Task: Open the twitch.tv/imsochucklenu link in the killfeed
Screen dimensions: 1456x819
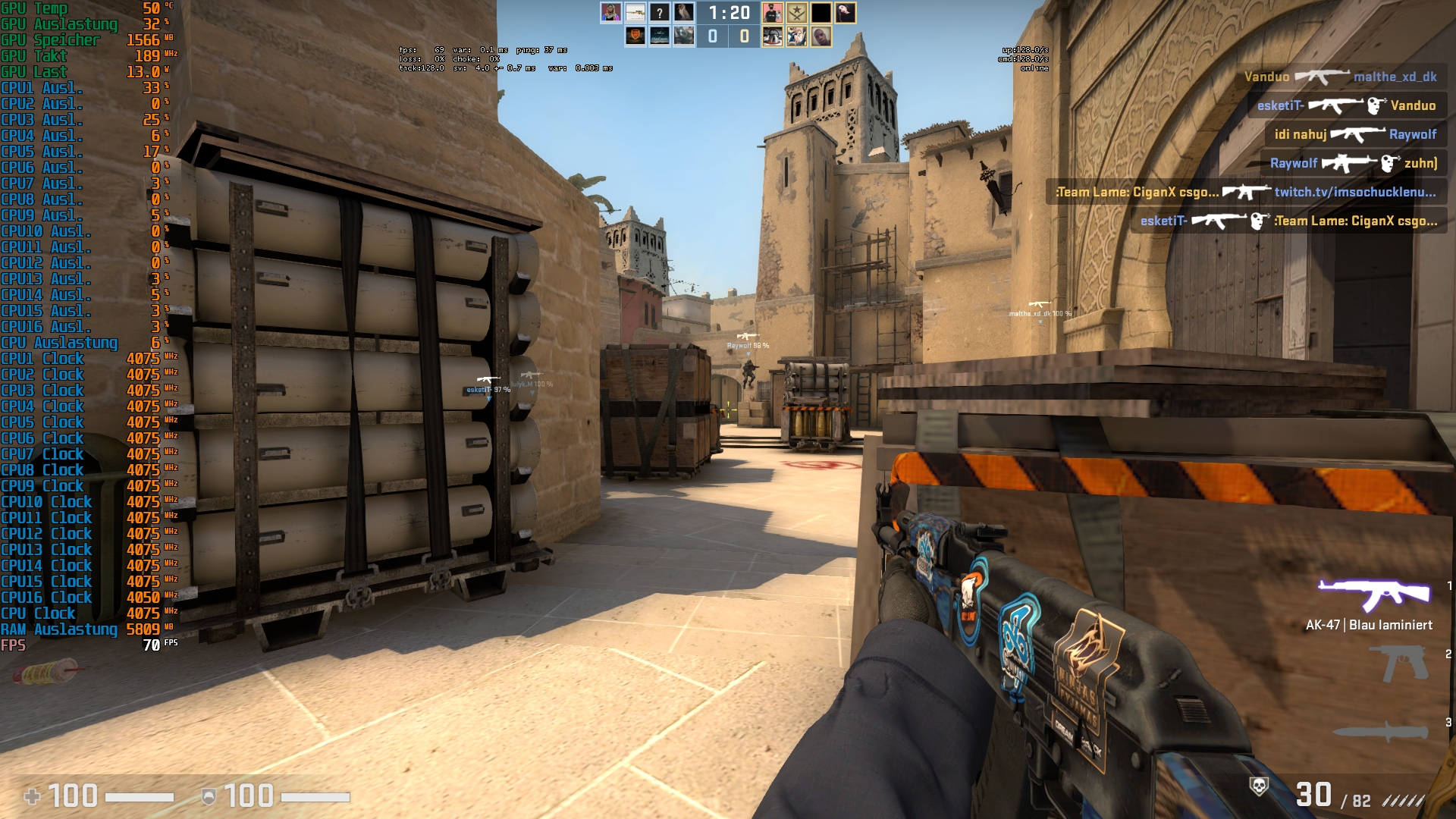Action: (x=1357, y=192)
